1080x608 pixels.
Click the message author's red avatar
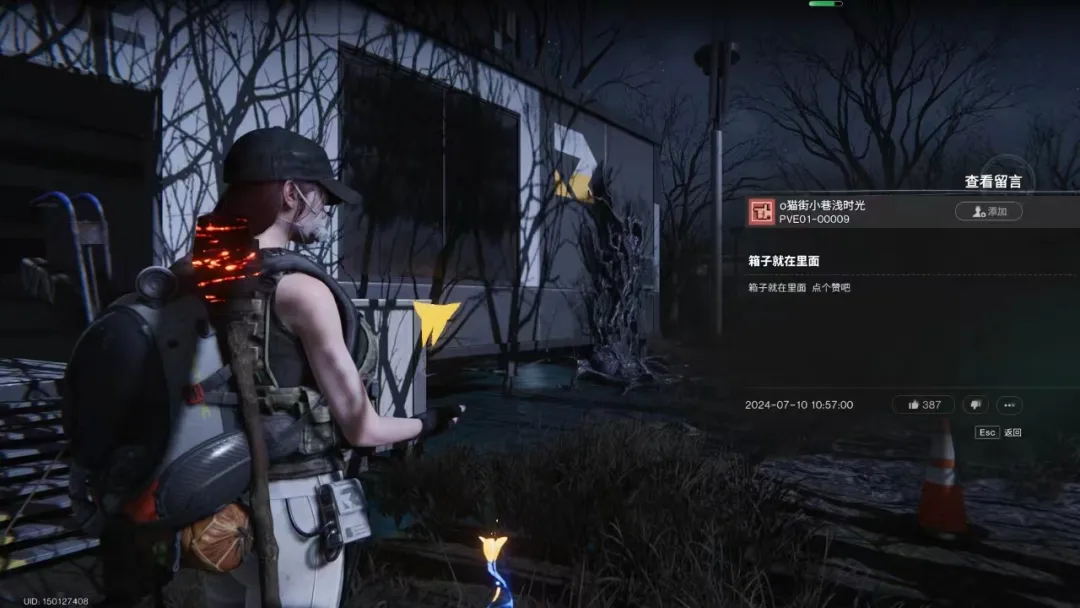click(761, 212)
